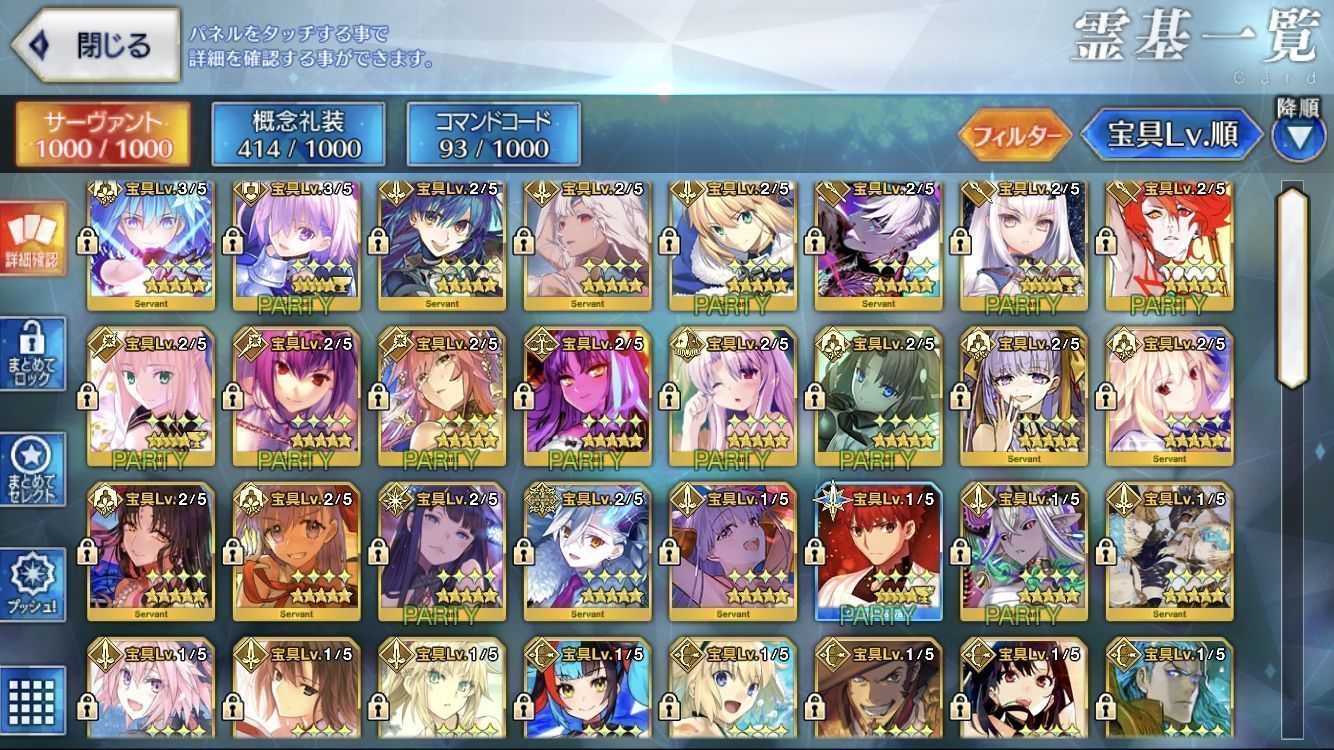Switch to the 概念礼装 tab

pos(298,134)
